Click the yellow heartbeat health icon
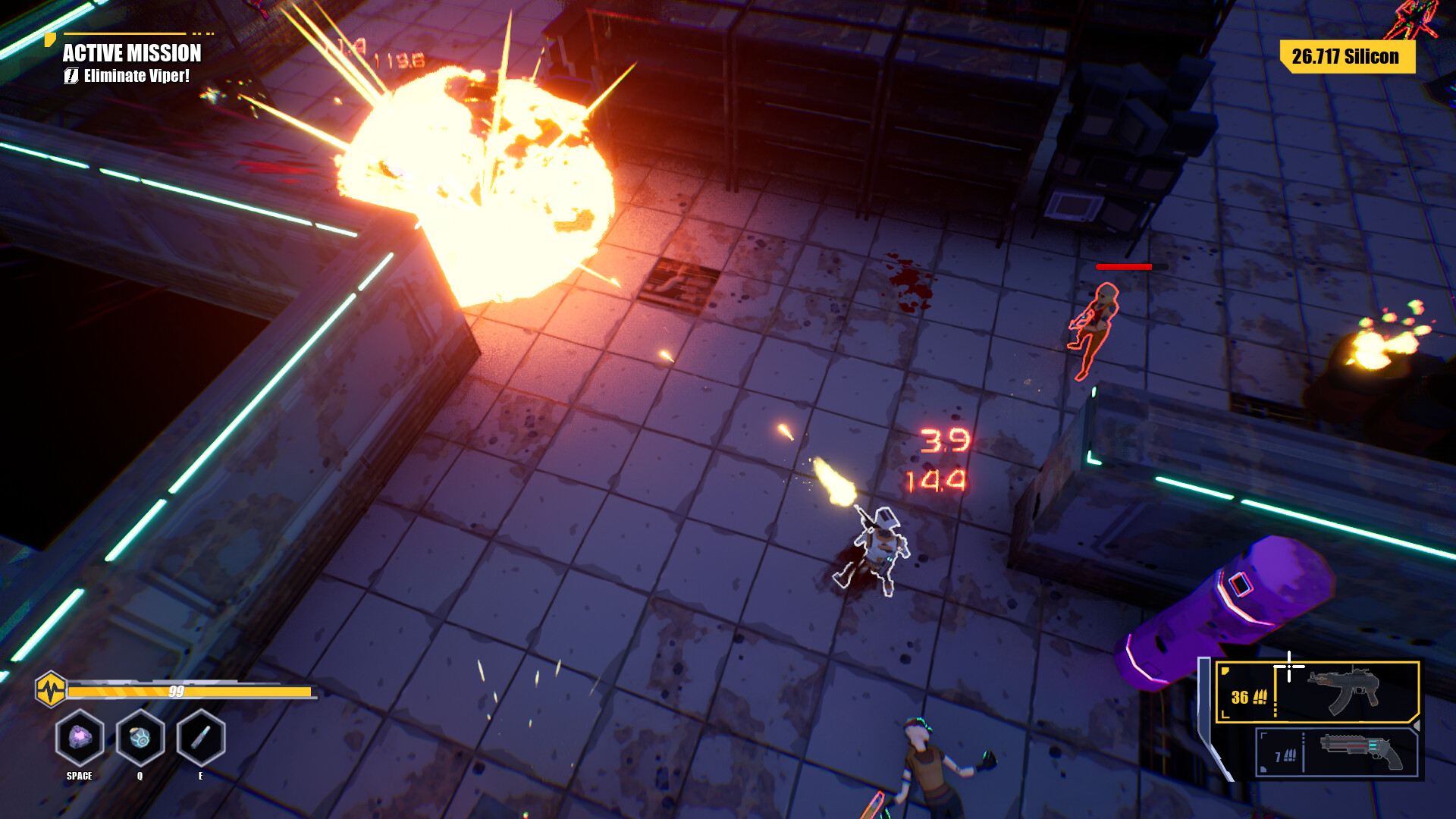This screenshot has width=1456, height=819. click(51, 690)
